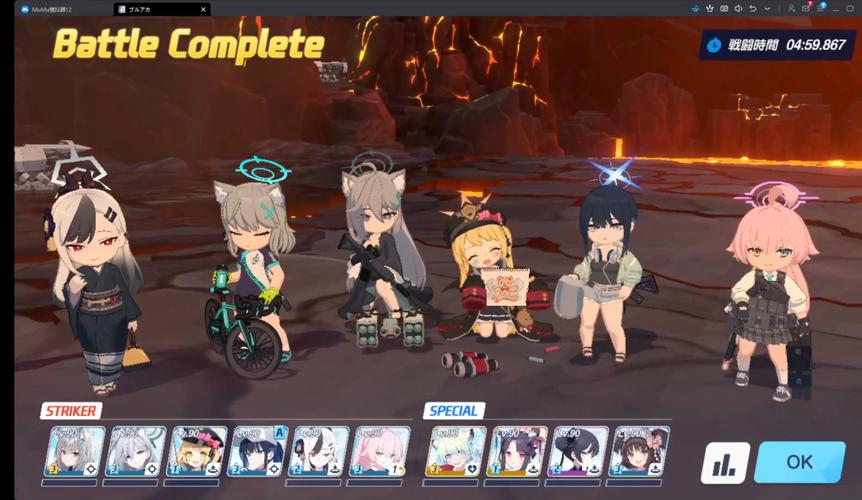
Task: Select the blonde special student portrait
Action: (x=456, y=451)
